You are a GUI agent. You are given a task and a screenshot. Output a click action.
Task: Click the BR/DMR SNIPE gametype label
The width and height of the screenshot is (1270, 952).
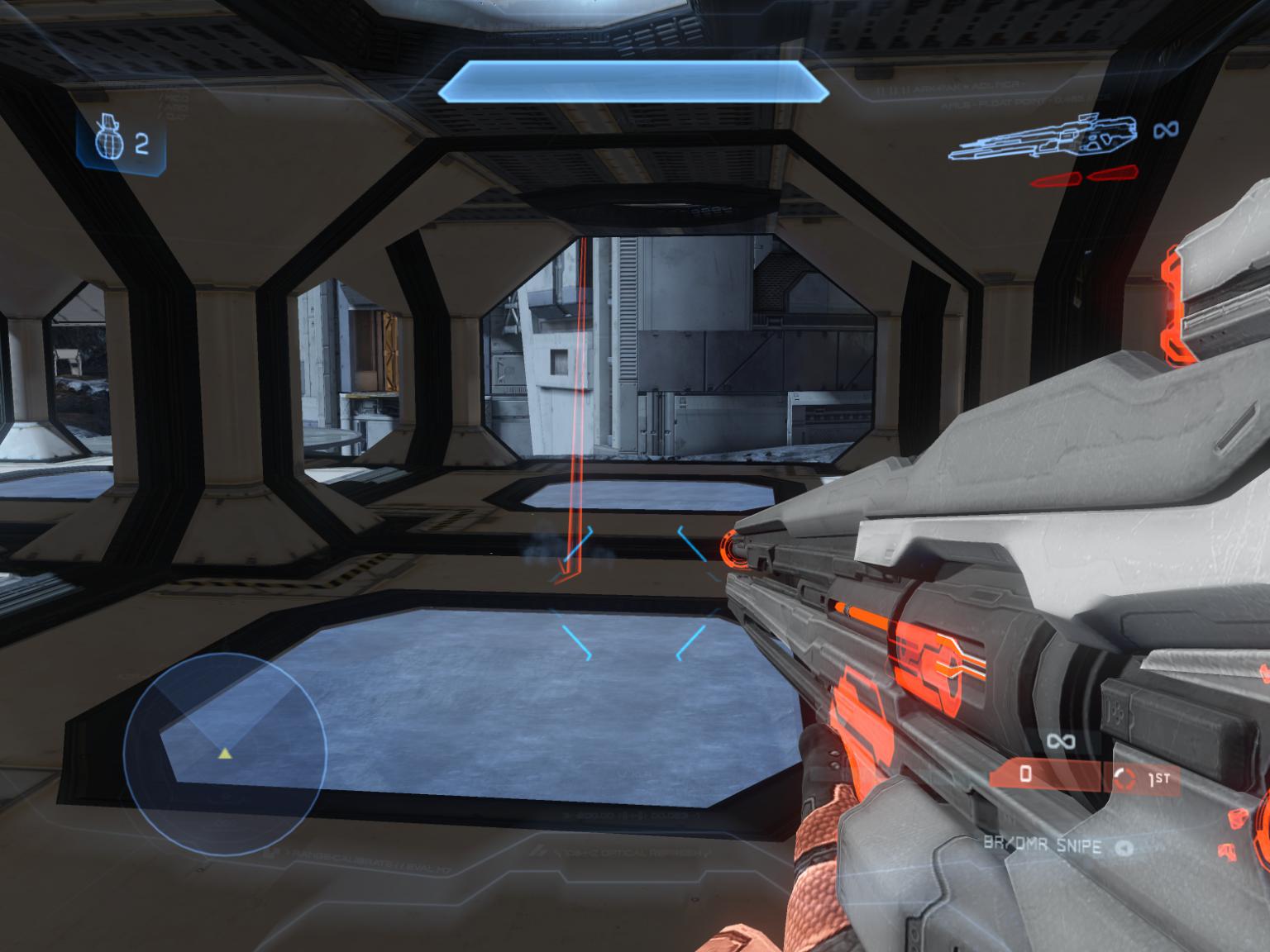click(x=1042, y=845)
